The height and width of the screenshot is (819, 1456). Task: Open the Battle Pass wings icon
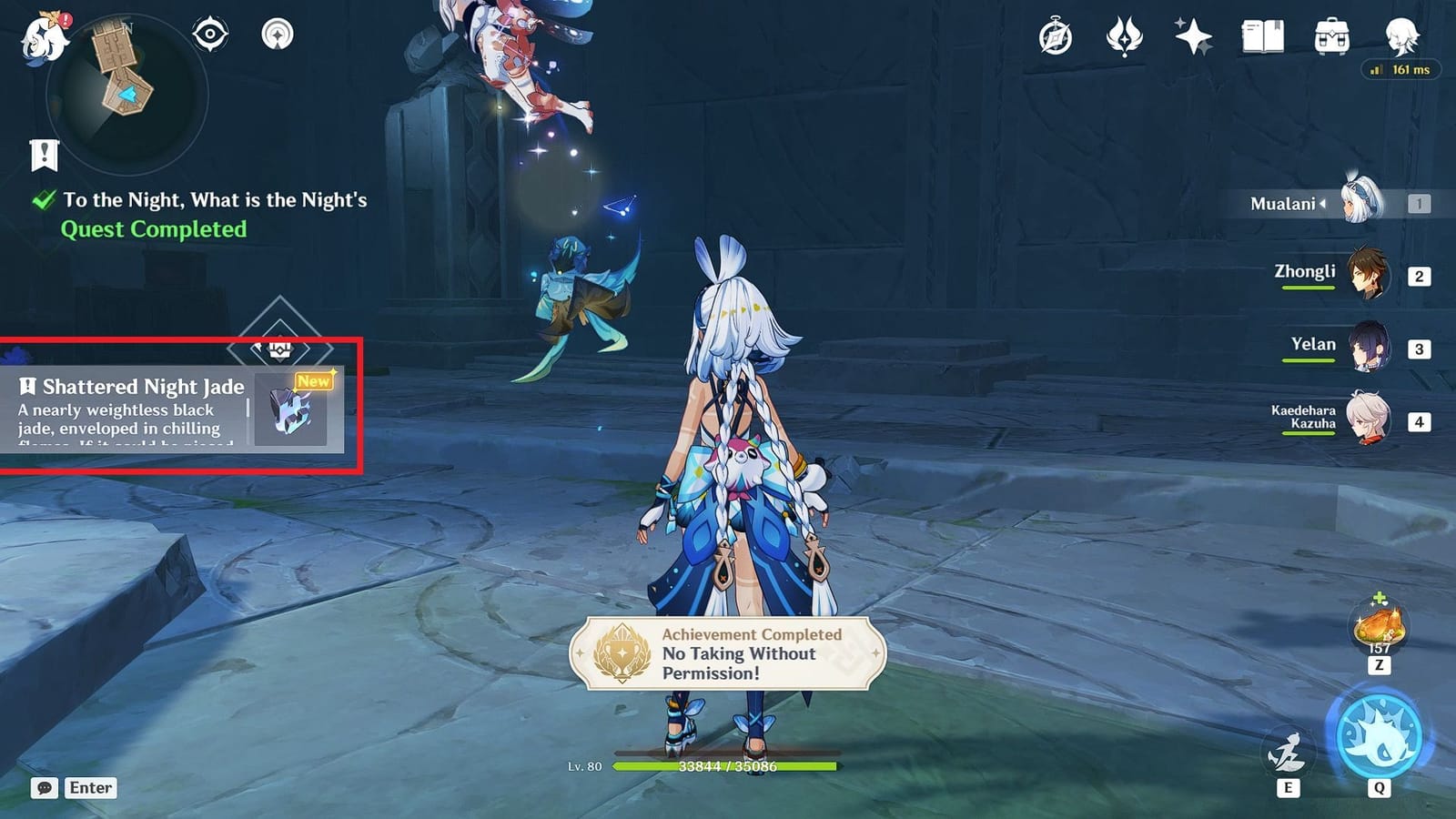[x=1126, y=36]
